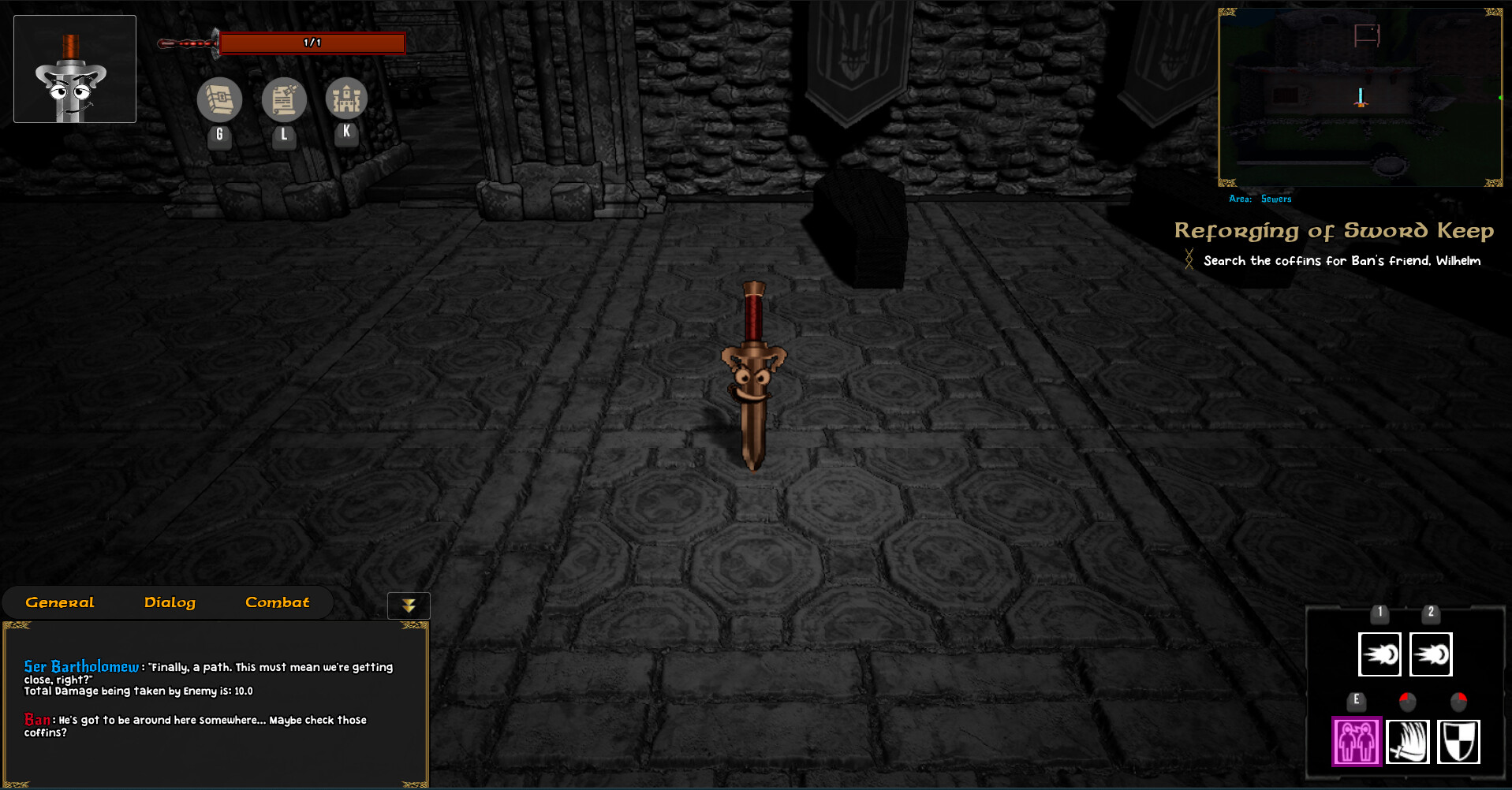Image resolution: width=1512 pixels, height=790 pixels.
Task: Cast the first fireball ability in slot 1
Action: (1379, 654)
